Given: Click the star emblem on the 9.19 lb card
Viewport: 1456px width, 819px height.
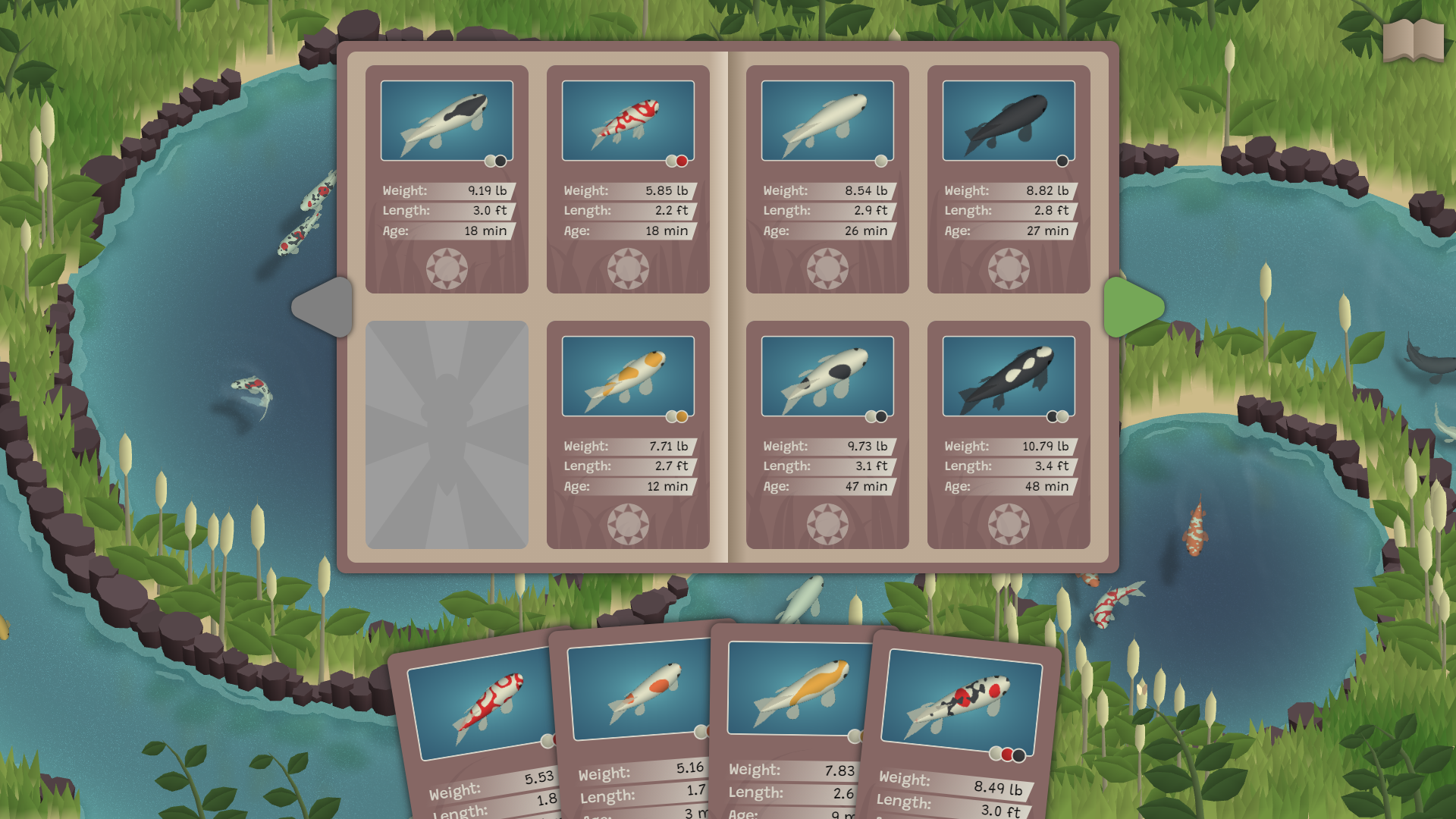Looking at the screenshot, I should pyautogui.click(x=447, y=268).
